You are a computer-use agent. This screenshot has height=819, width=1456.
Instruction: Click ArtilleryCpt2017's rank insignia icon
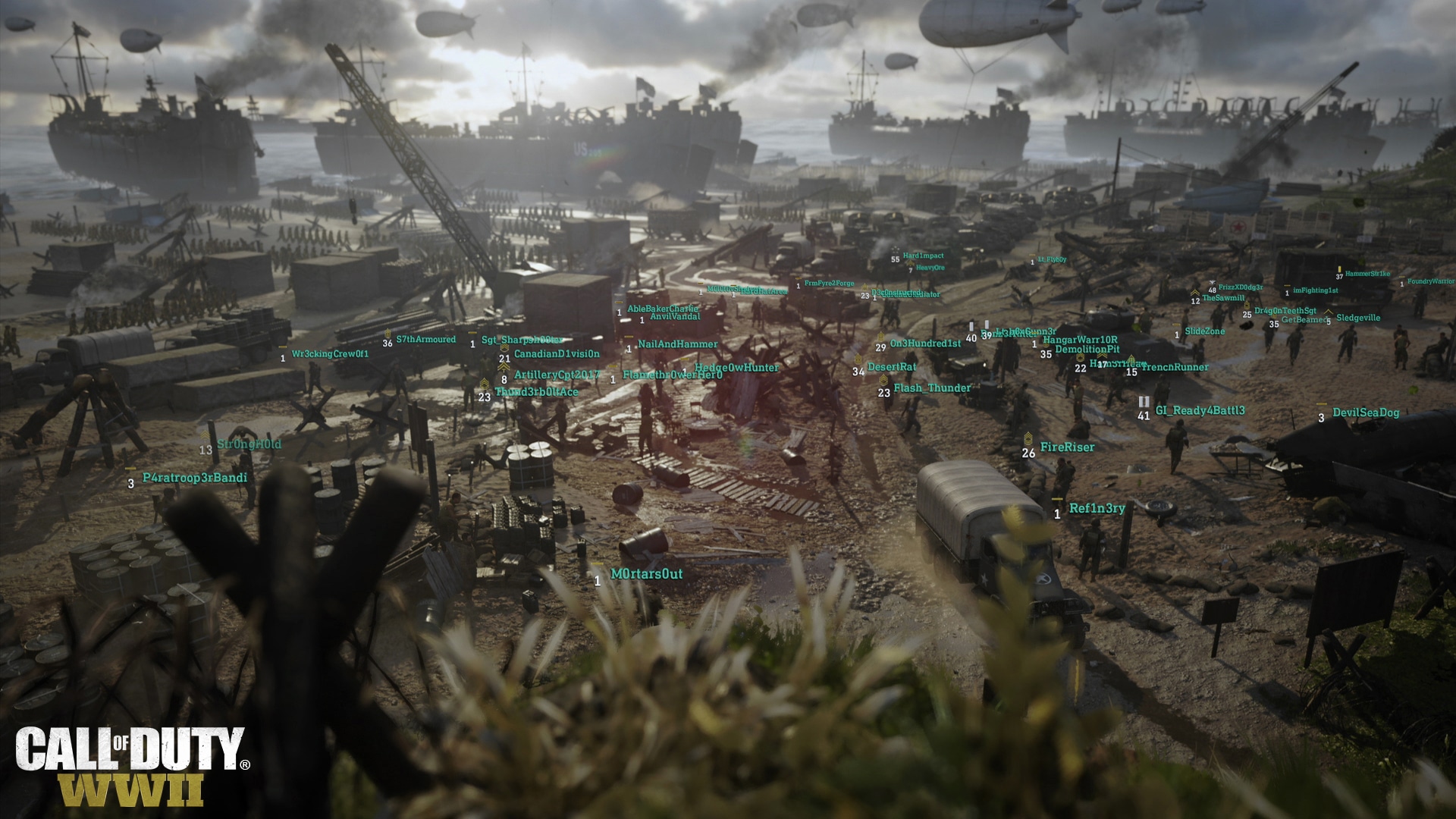[x=504, y=367]
